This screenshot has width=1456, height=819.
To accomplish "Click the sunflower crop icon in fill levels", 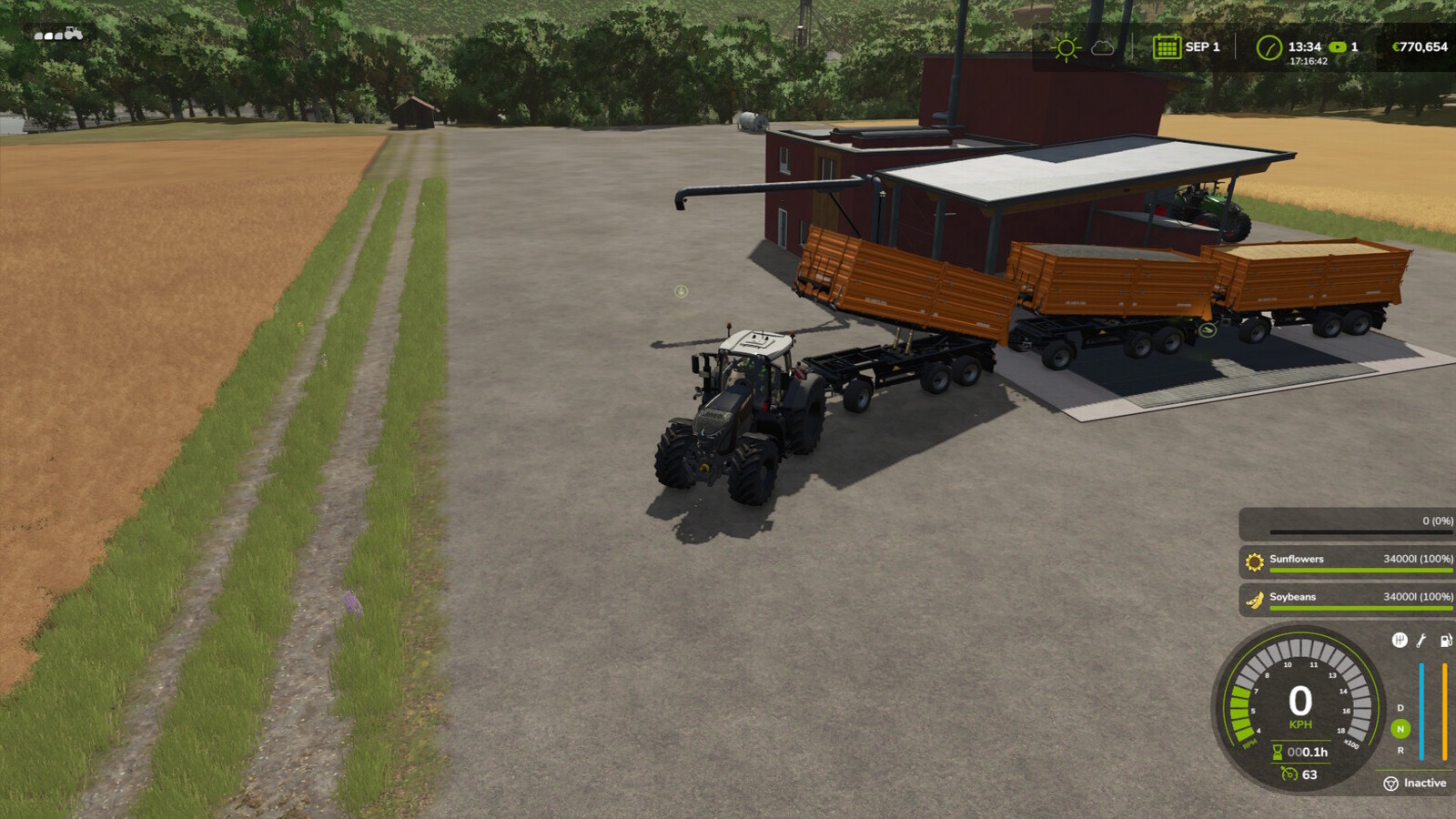I will point(1254,559).
